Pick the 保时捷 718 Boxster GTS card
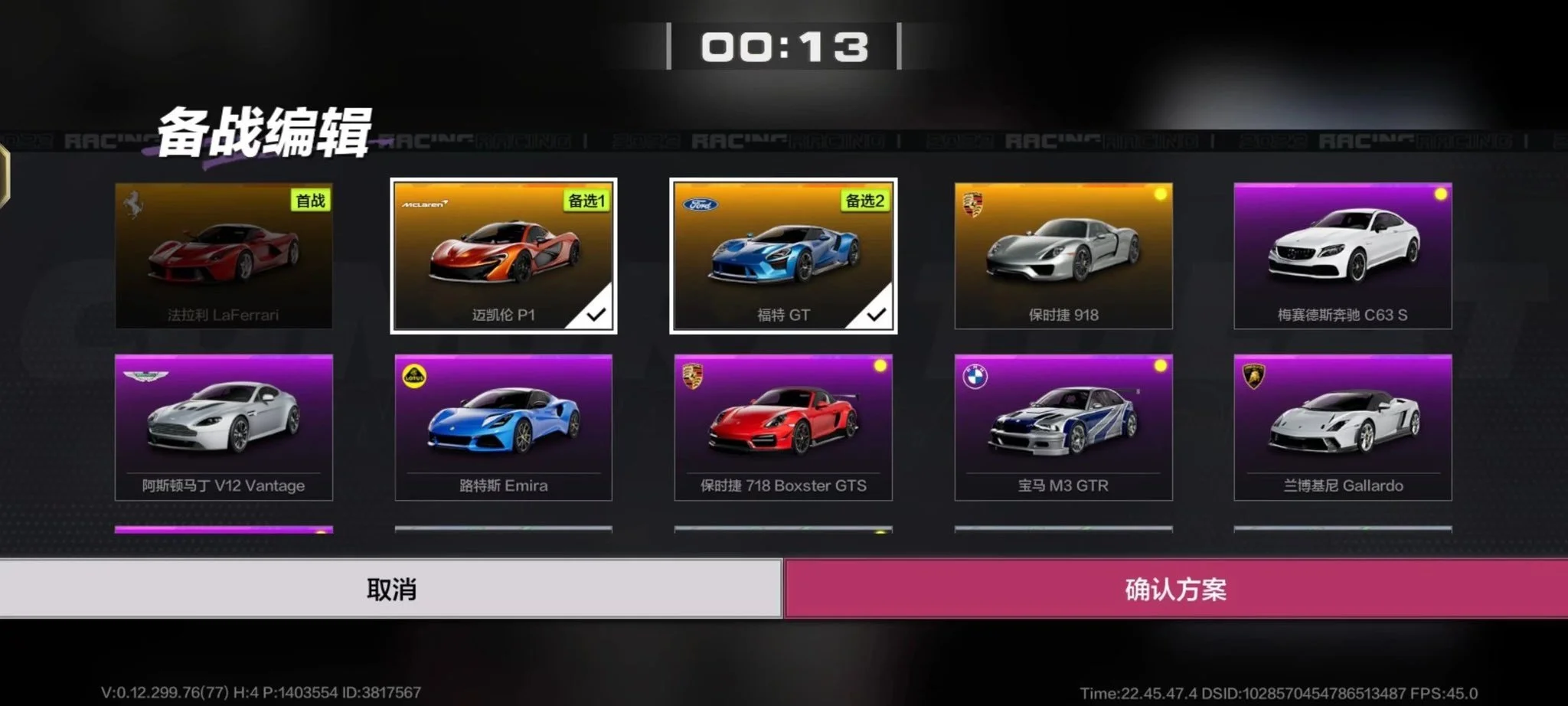This screenshot has width=1568, height=706. (x=783, y=427)
